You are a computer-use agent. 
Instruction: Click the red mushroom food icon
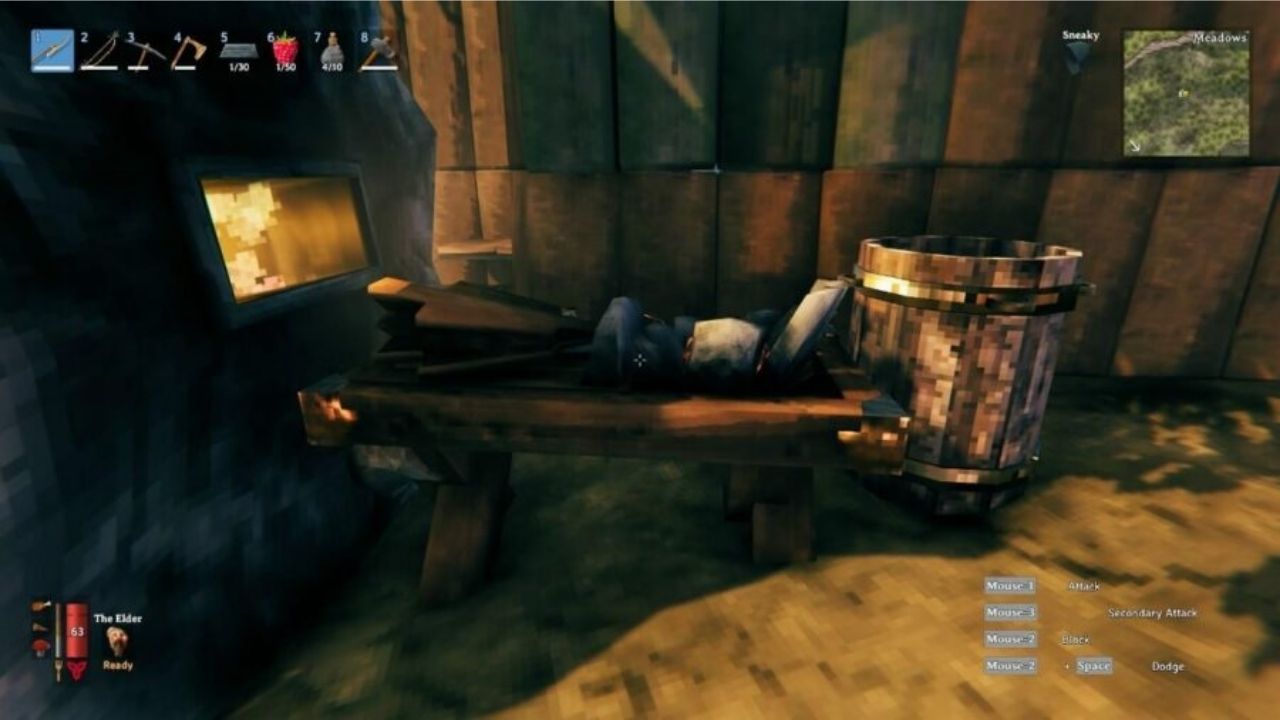(x=42, y=648)
